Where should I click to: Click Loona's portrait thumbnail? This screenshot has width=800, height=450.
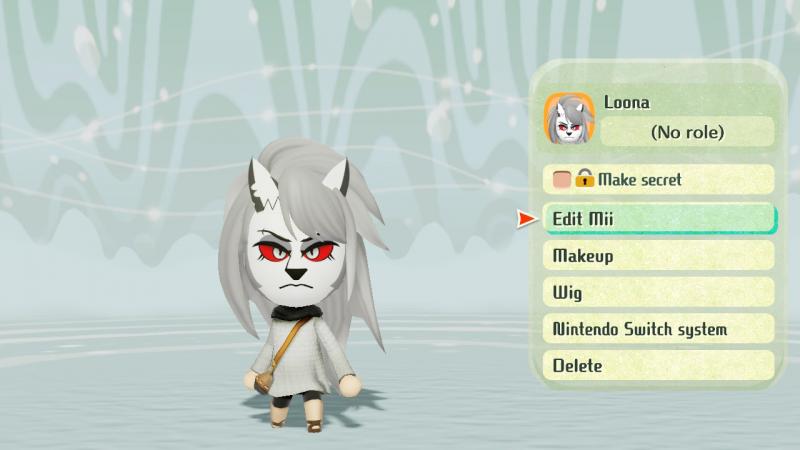[x=569, y=119]
